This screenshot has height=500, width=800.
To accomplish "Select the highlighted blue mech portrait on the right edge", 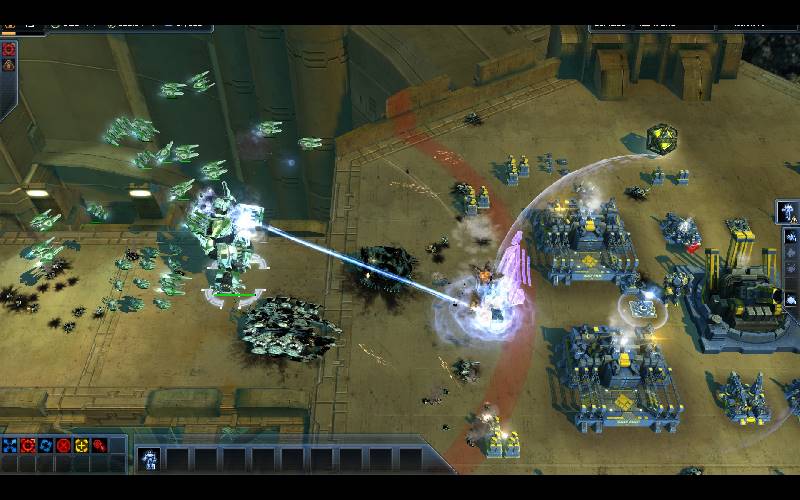I will pyautogui.click(x=788, y=212).
